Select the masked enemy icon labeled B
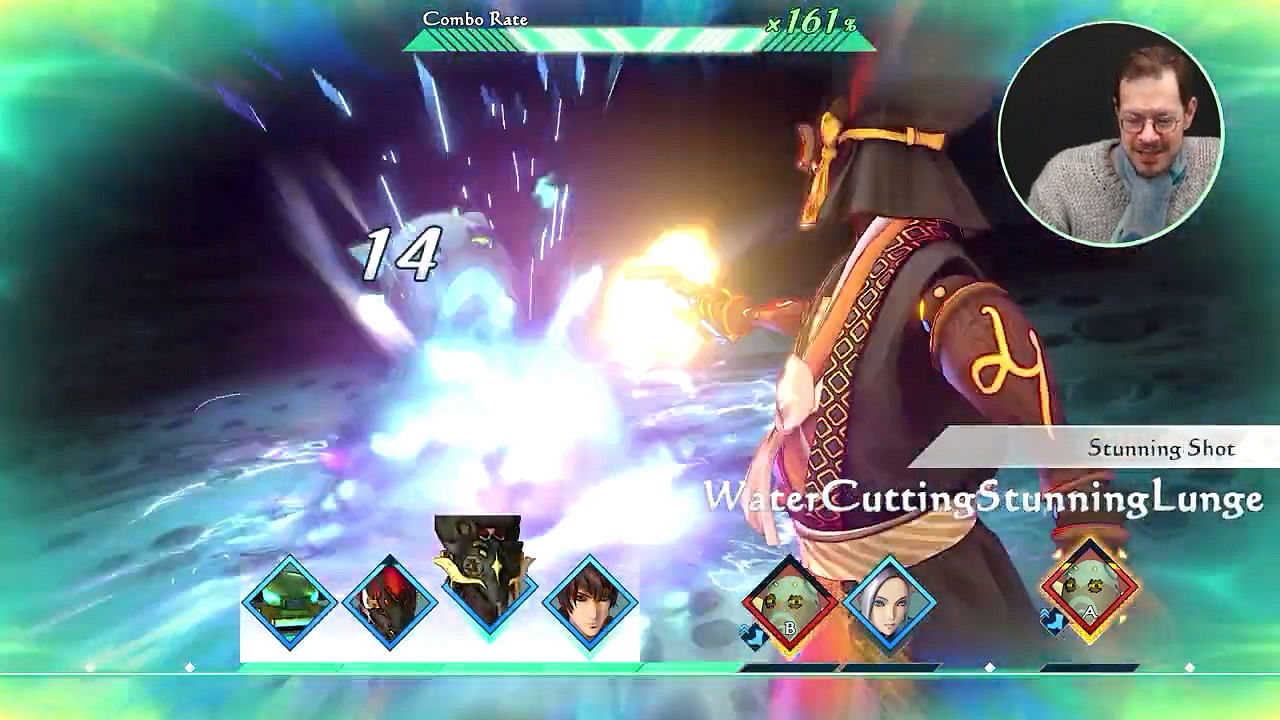Screen dimensions: 1280x720 [791, 600]
